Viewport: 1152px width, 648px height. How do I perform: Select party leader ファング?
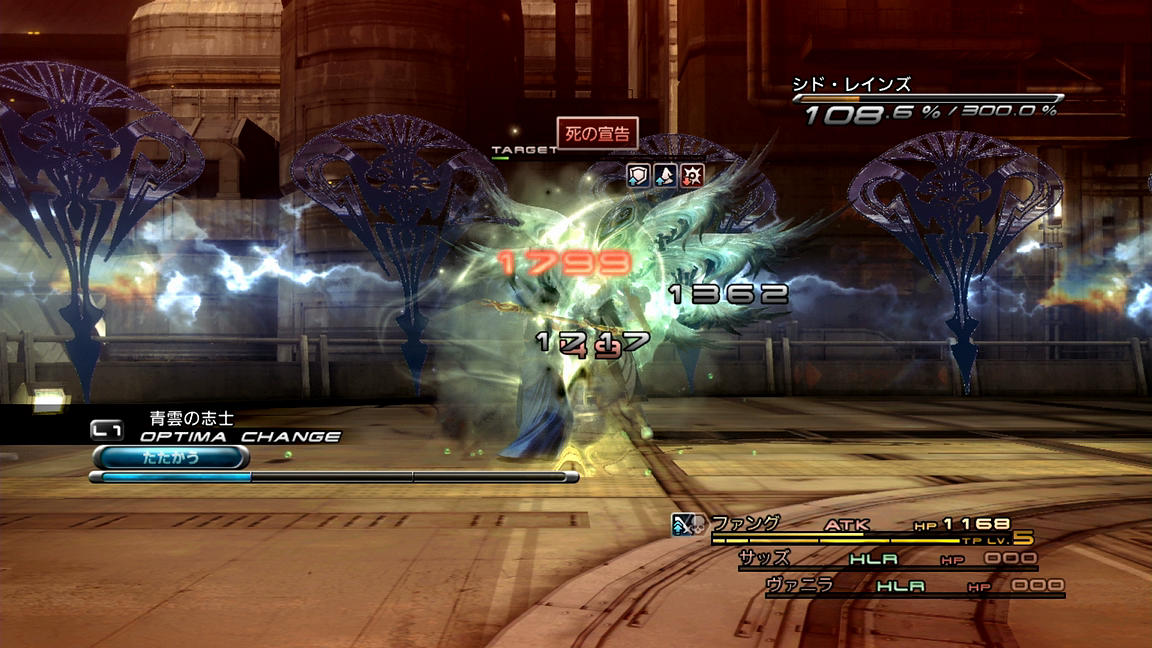pos(745,524)
